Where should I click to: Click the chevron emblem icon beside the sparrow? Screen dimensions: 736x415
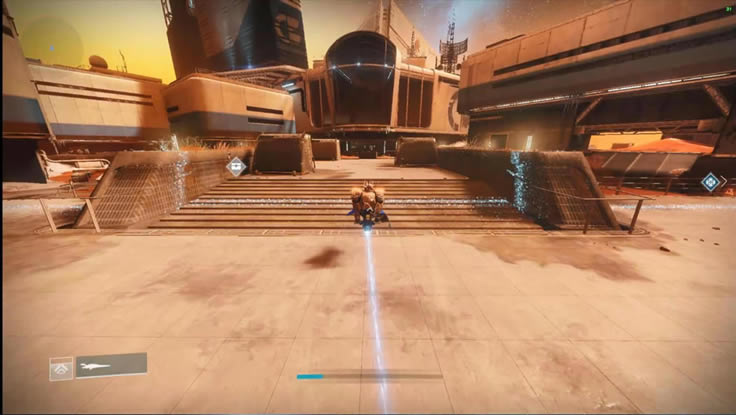click(61, 369)
